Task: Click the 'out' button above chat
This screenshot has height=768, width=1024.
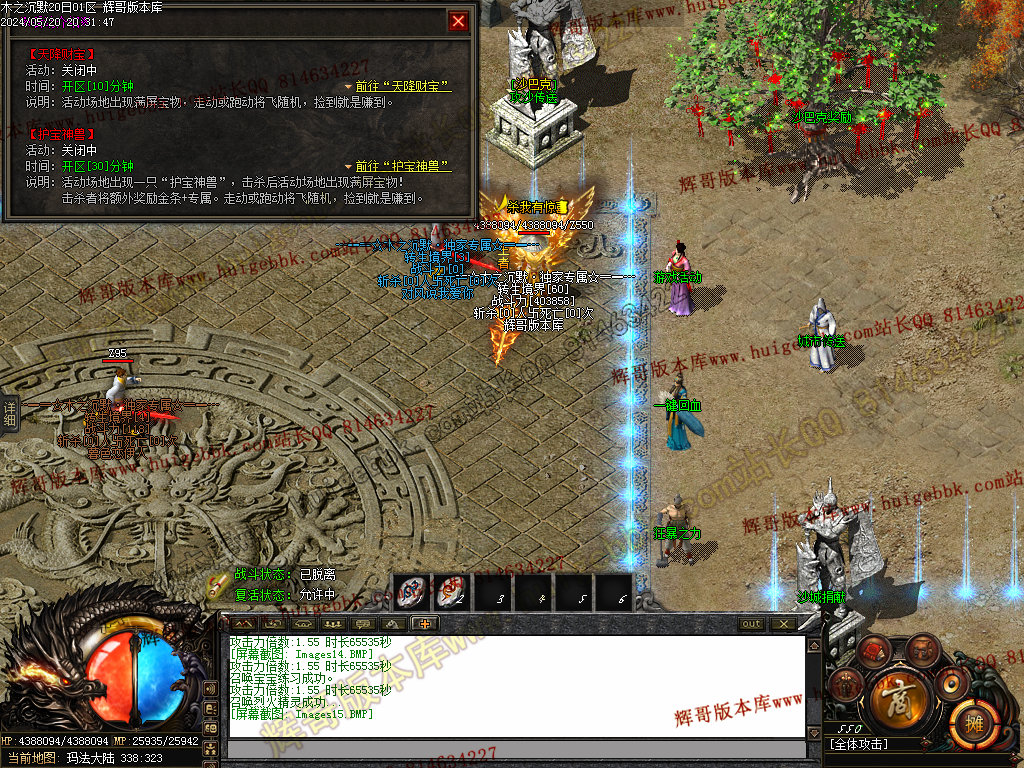Action: tap(752, 624)
